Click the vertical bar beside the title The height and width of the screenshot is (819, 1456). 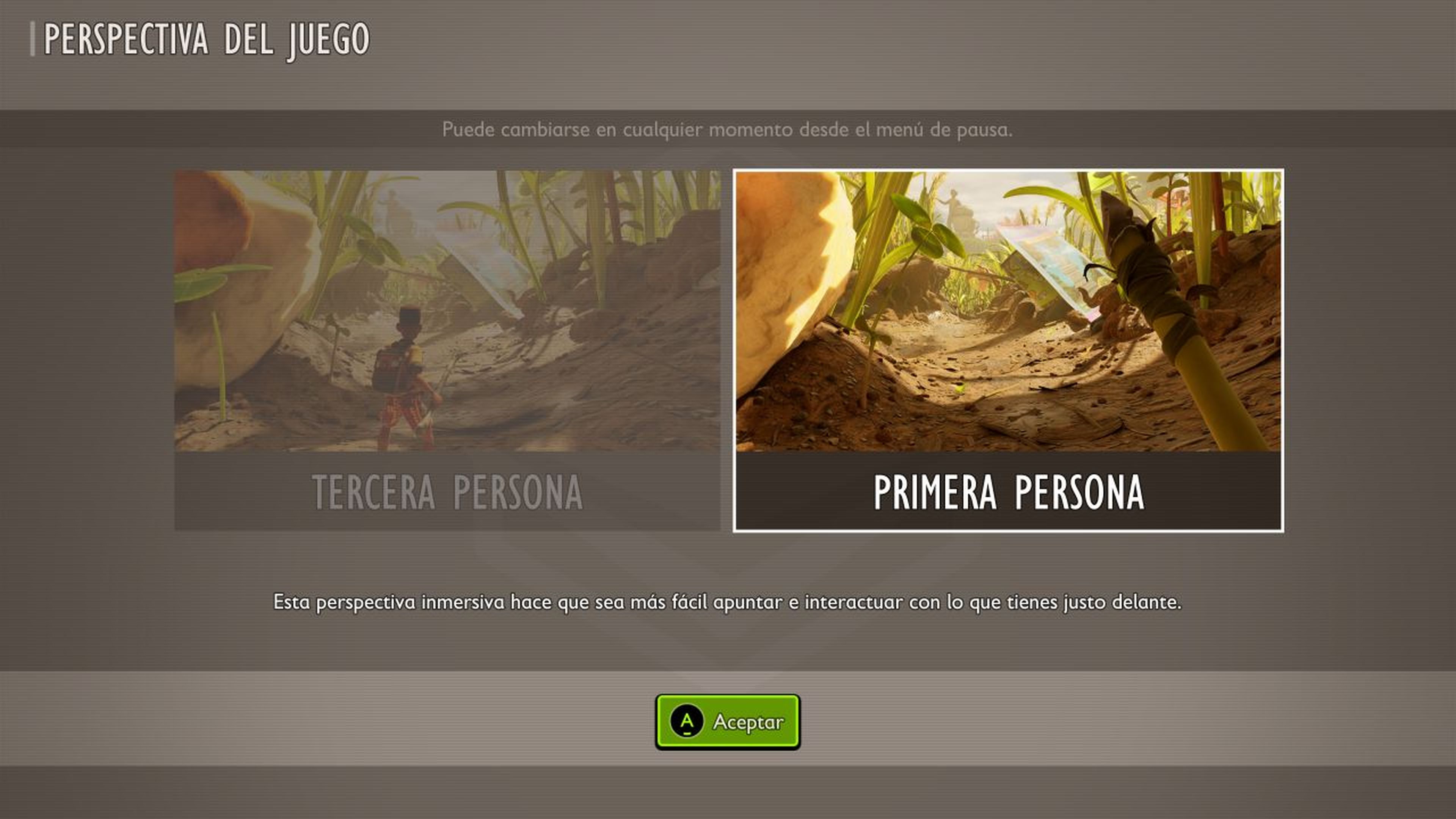(x=33, y=38)
